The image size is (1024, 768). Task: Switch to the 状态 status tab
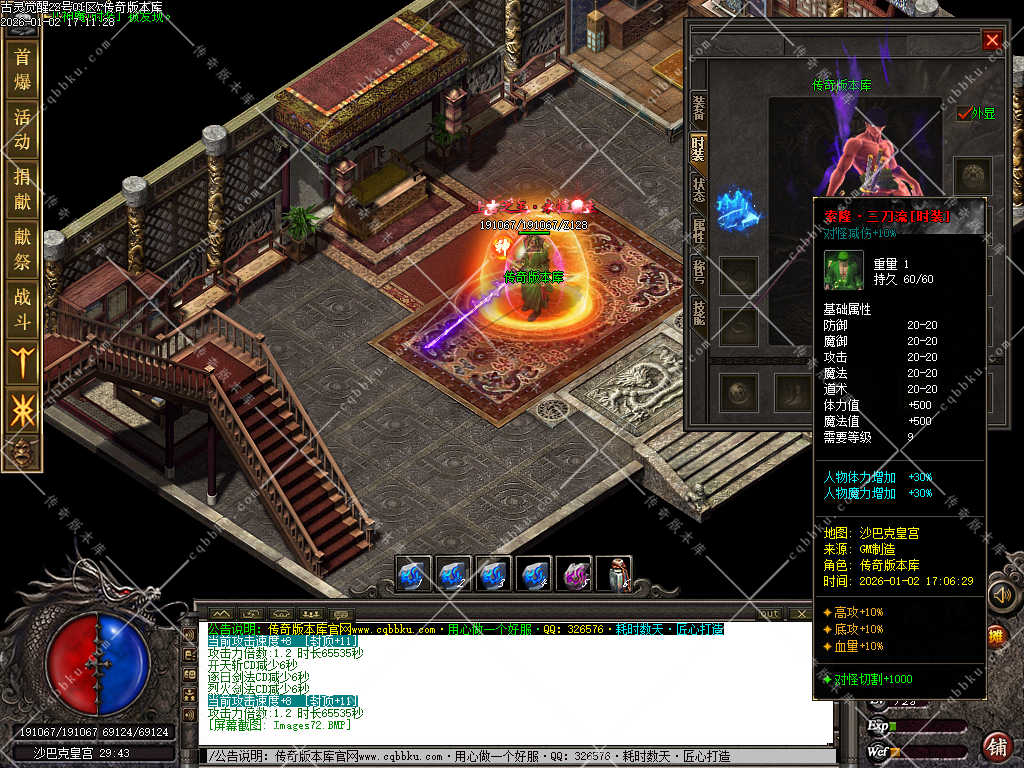[698, 188]
